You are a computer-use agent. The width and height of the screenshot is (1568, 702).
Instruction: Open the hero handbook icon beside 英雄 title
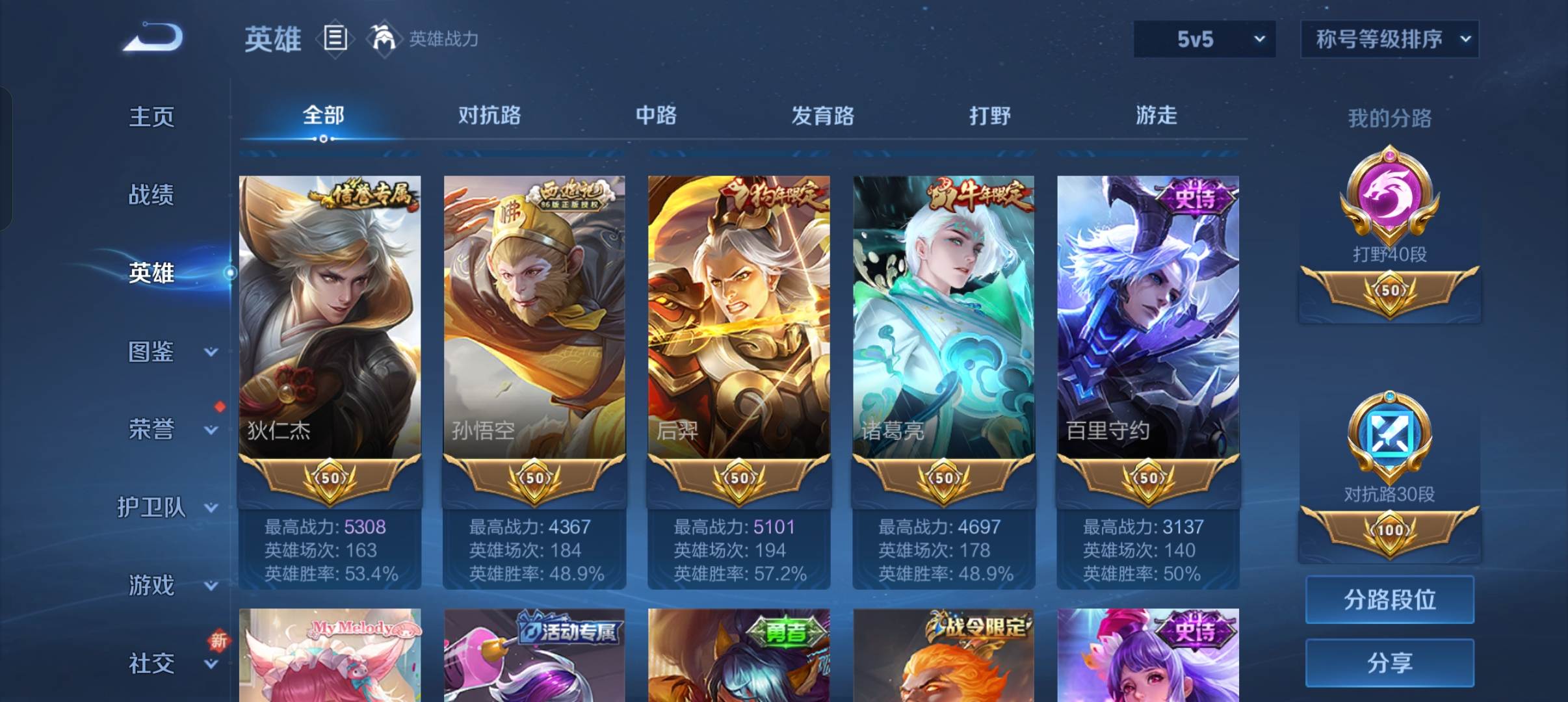tap(333, 39)
